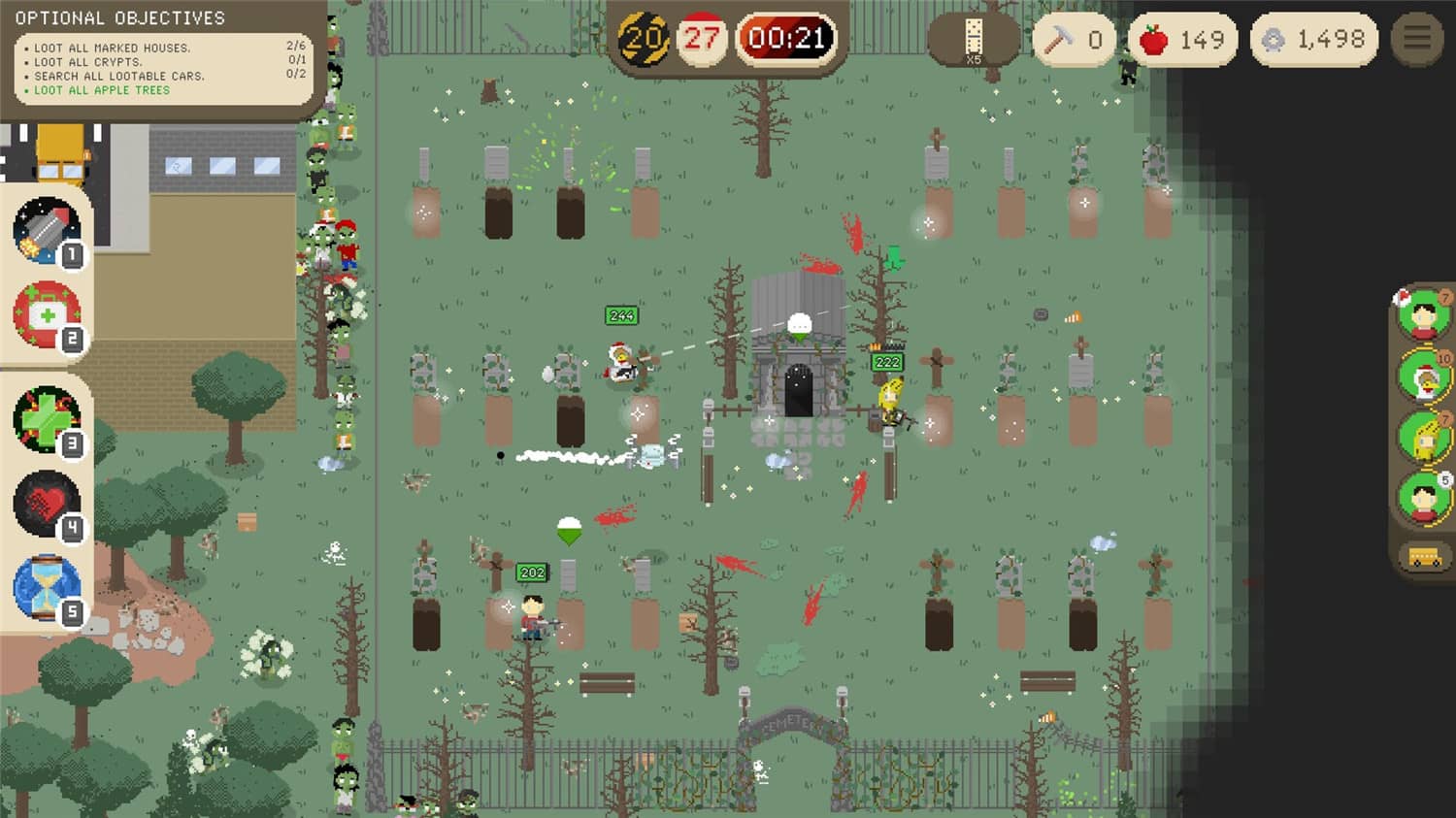Click the apple counter showing 149
The width and height of the screenshot is (1456, 818).
[x=1183, y=39]
